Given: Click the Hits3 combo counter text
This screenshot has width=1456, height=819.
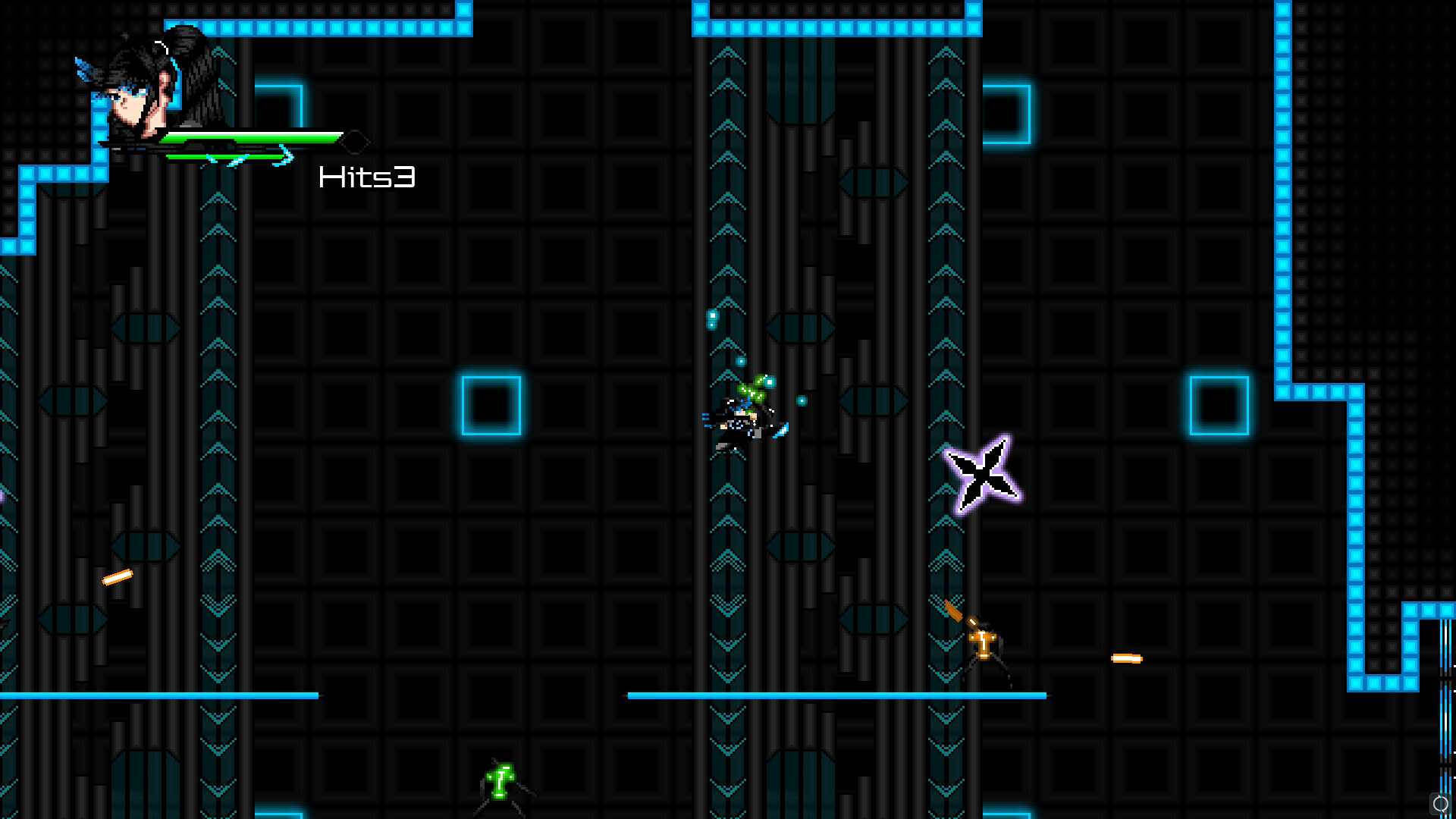Looking at the screenshot, I should click(x=367, y=177).
